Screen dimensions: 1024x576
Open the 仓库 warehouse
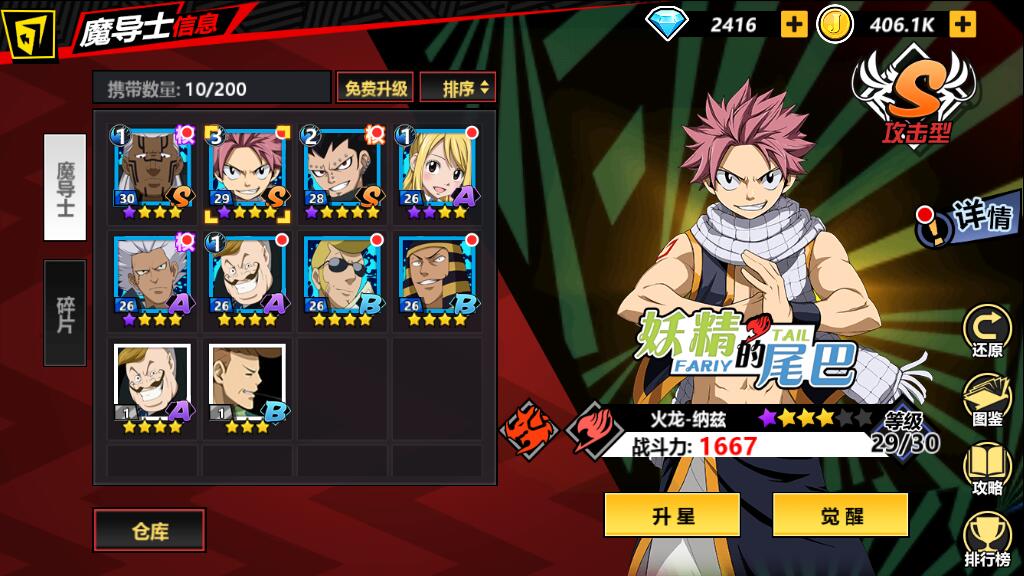(149, 530)
